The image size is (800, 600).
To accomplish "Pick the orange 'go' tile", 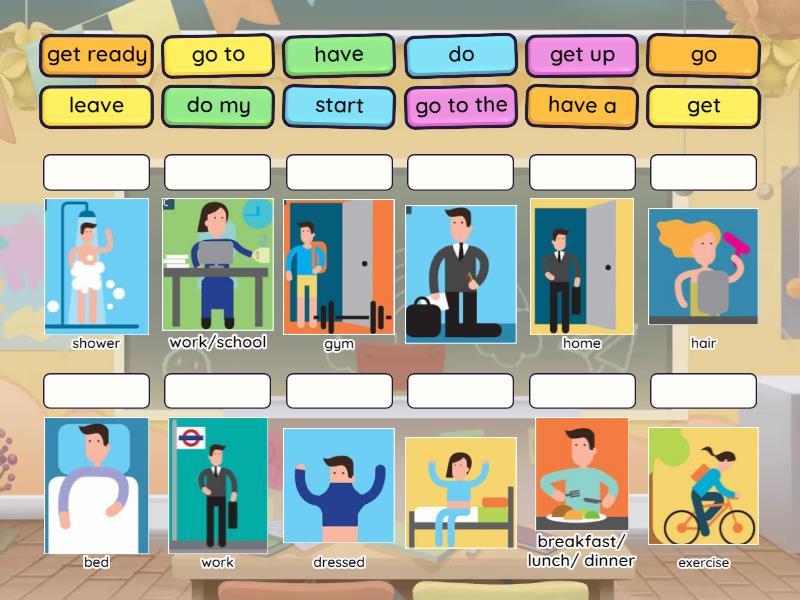I will [703, 56].
